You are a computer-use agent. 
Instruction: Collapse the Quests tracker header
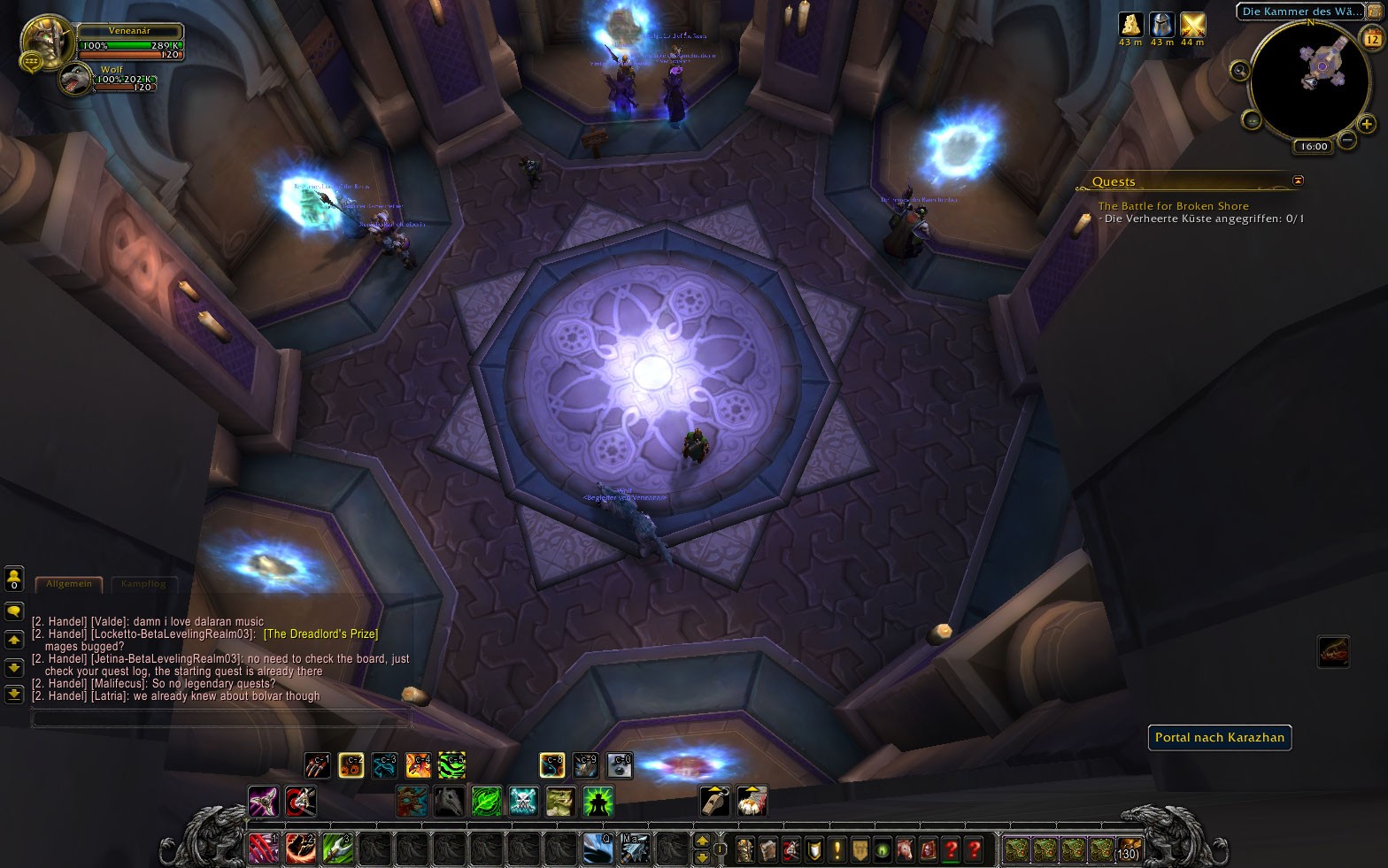(x=1298, y=181)
